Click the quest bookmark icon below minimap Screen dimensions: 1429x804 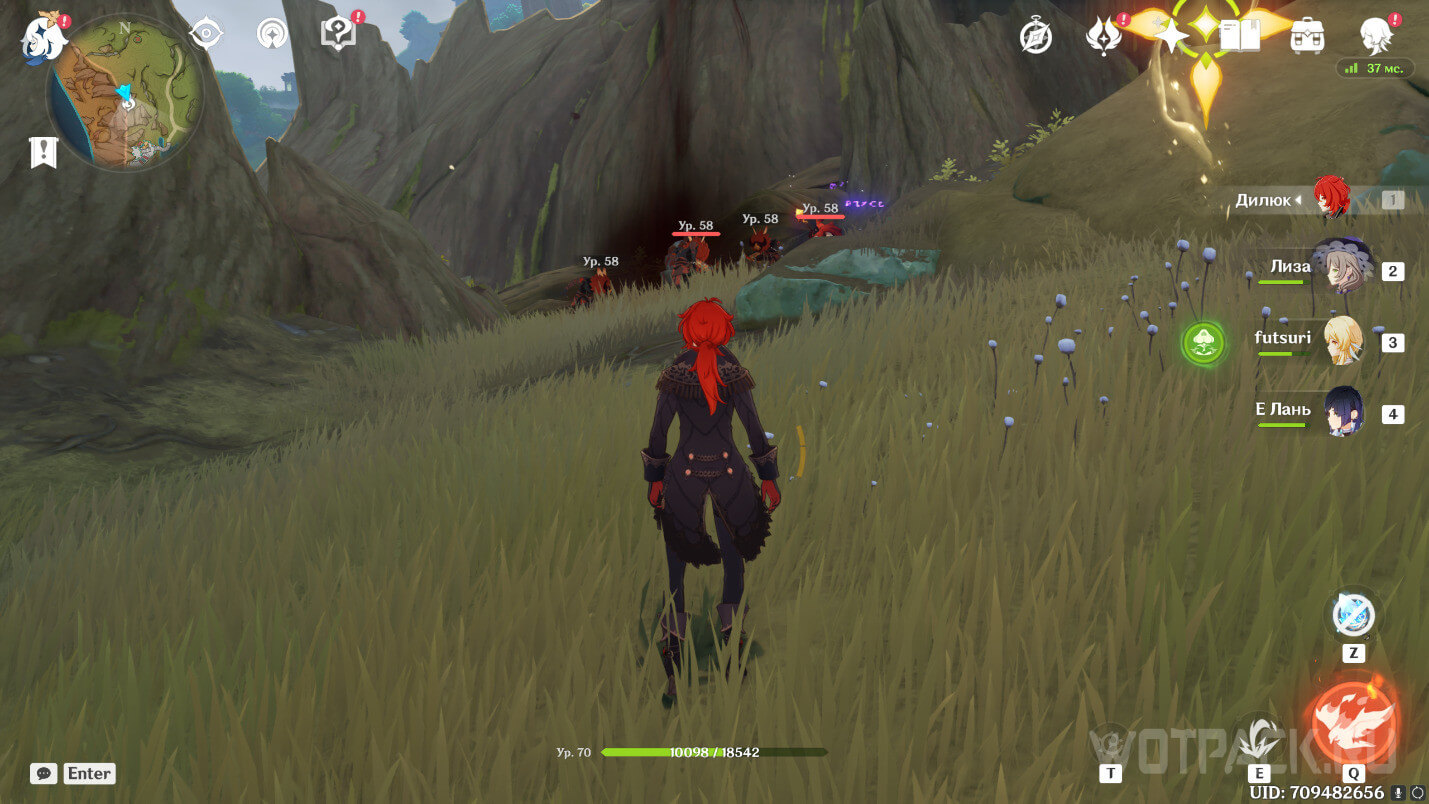(44, 152)
